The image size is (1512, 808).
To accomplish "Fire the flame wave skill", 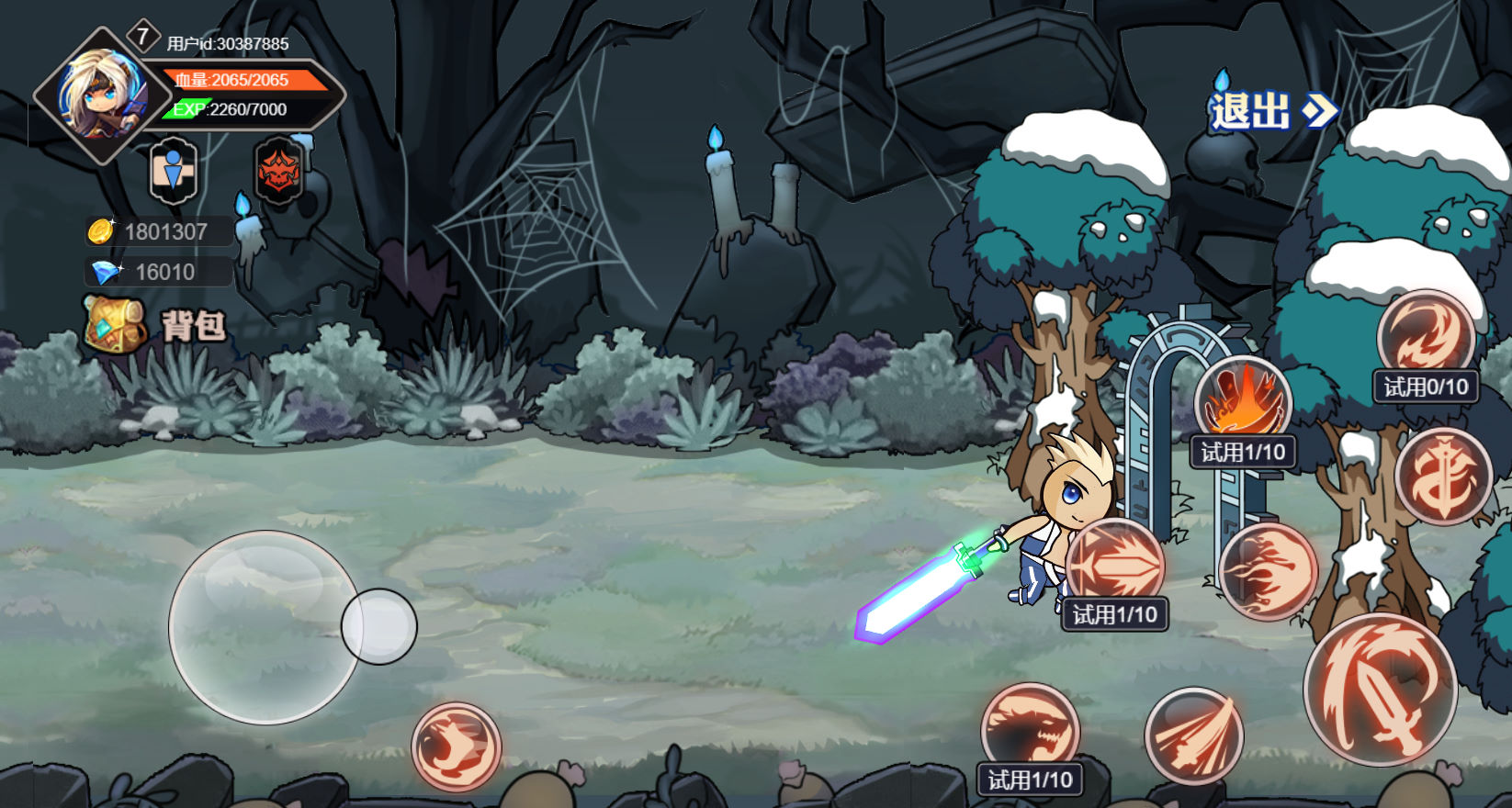I will click(1268, 572).
